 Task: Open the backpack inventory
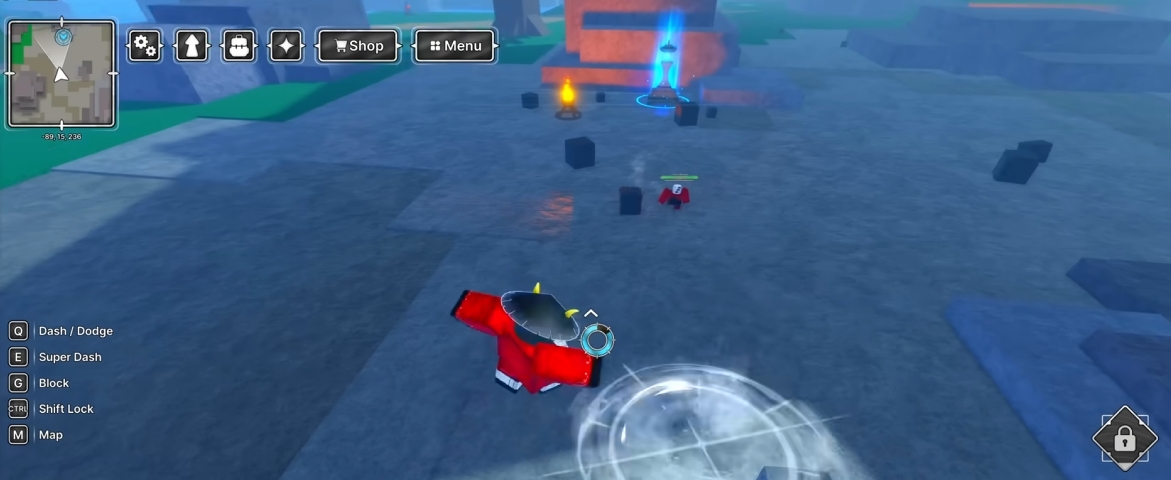pos(239,46)
